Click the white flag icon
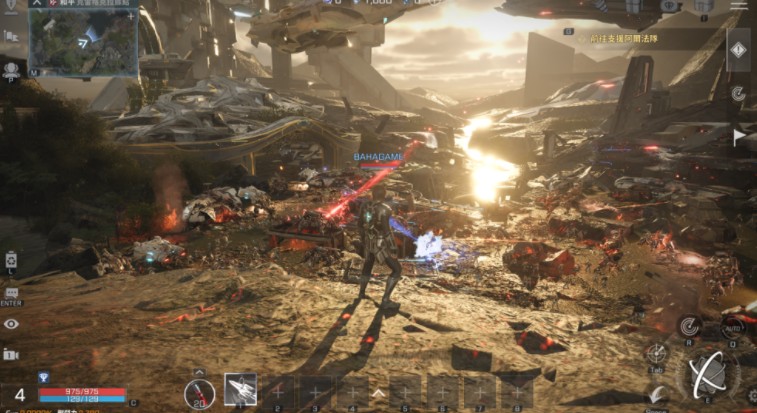The height and width of the screenshot is (413, 757). [x=739, y=136]
